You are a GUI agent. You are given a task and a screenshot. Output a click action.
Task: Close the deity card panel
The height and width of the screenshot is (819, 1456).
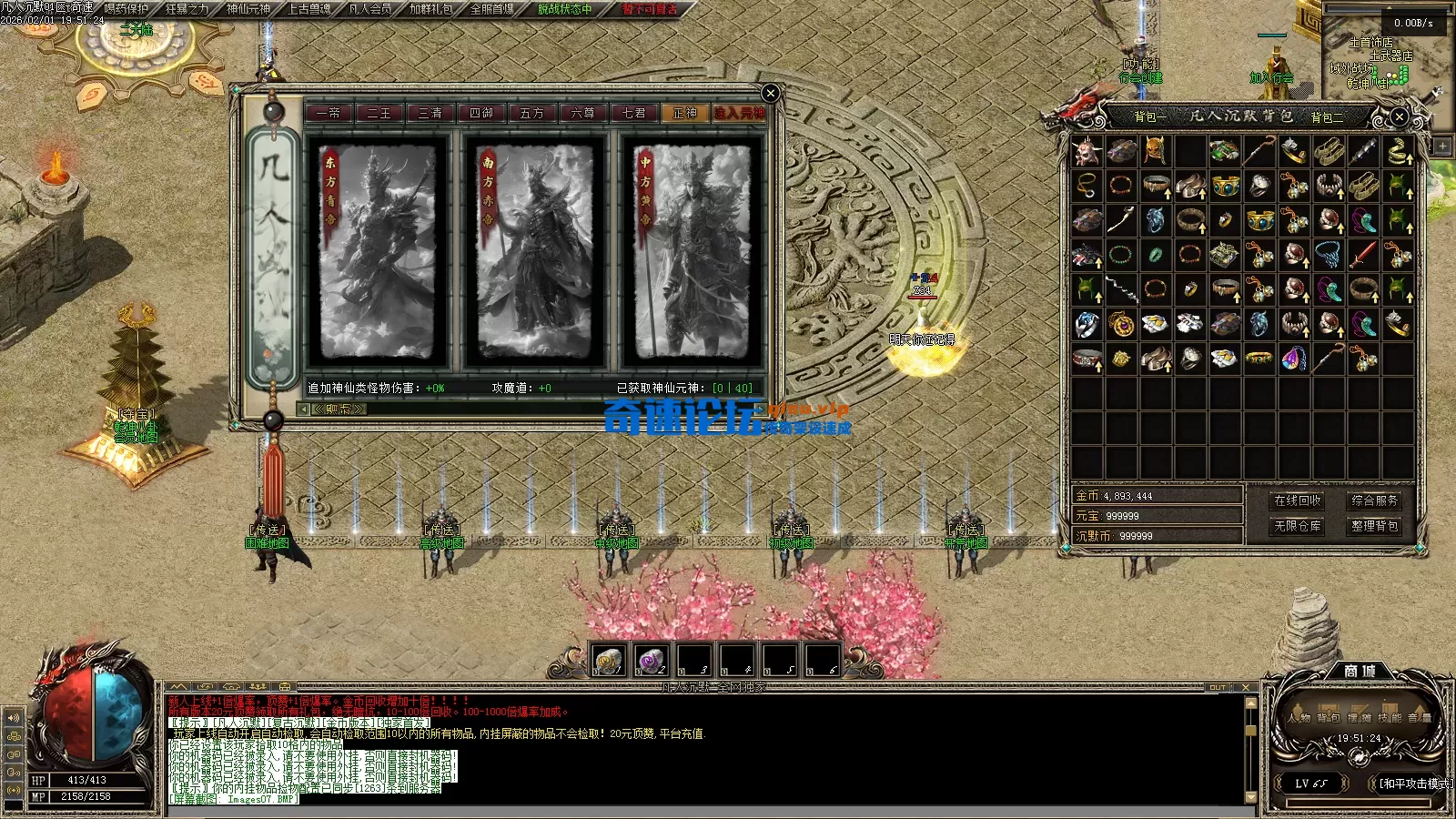[x=770, y=93]
